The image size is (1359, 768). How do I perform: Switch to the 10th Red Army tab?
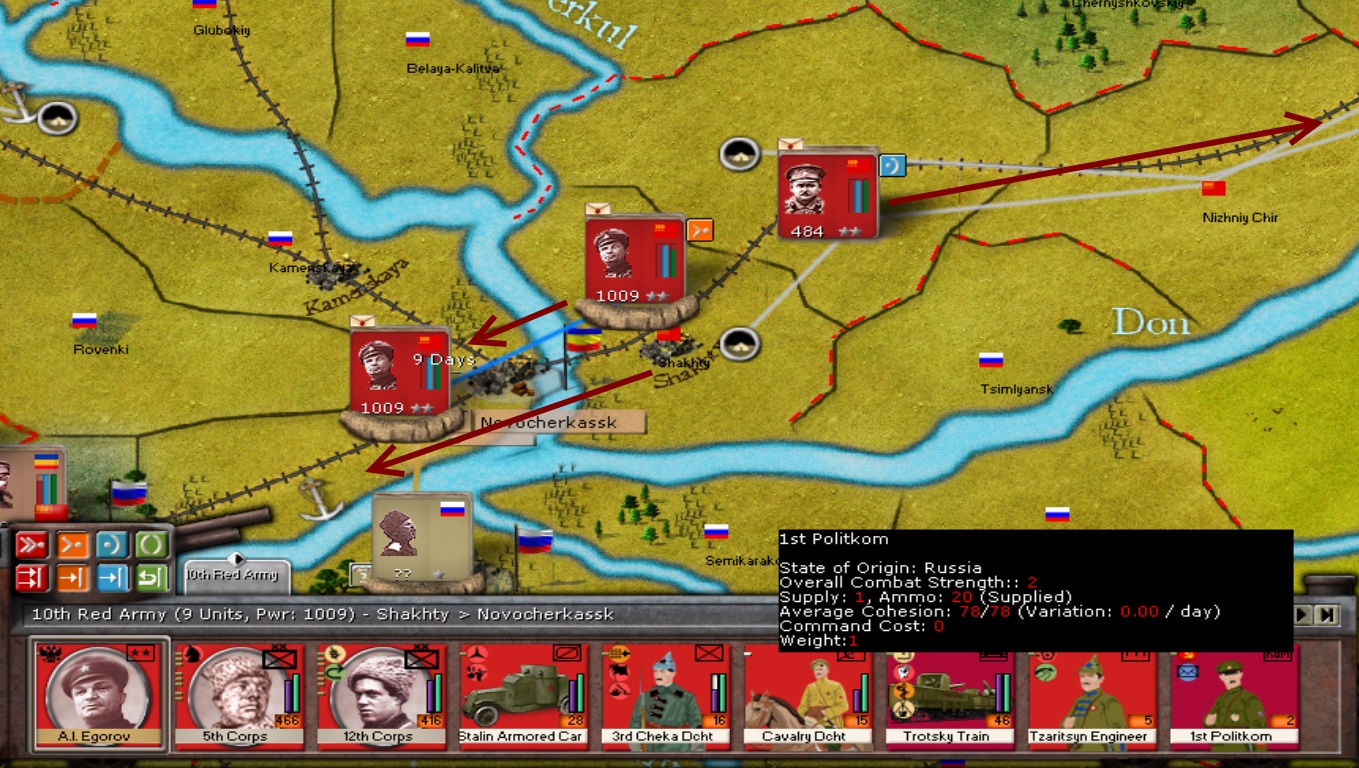tap(236, 575)
